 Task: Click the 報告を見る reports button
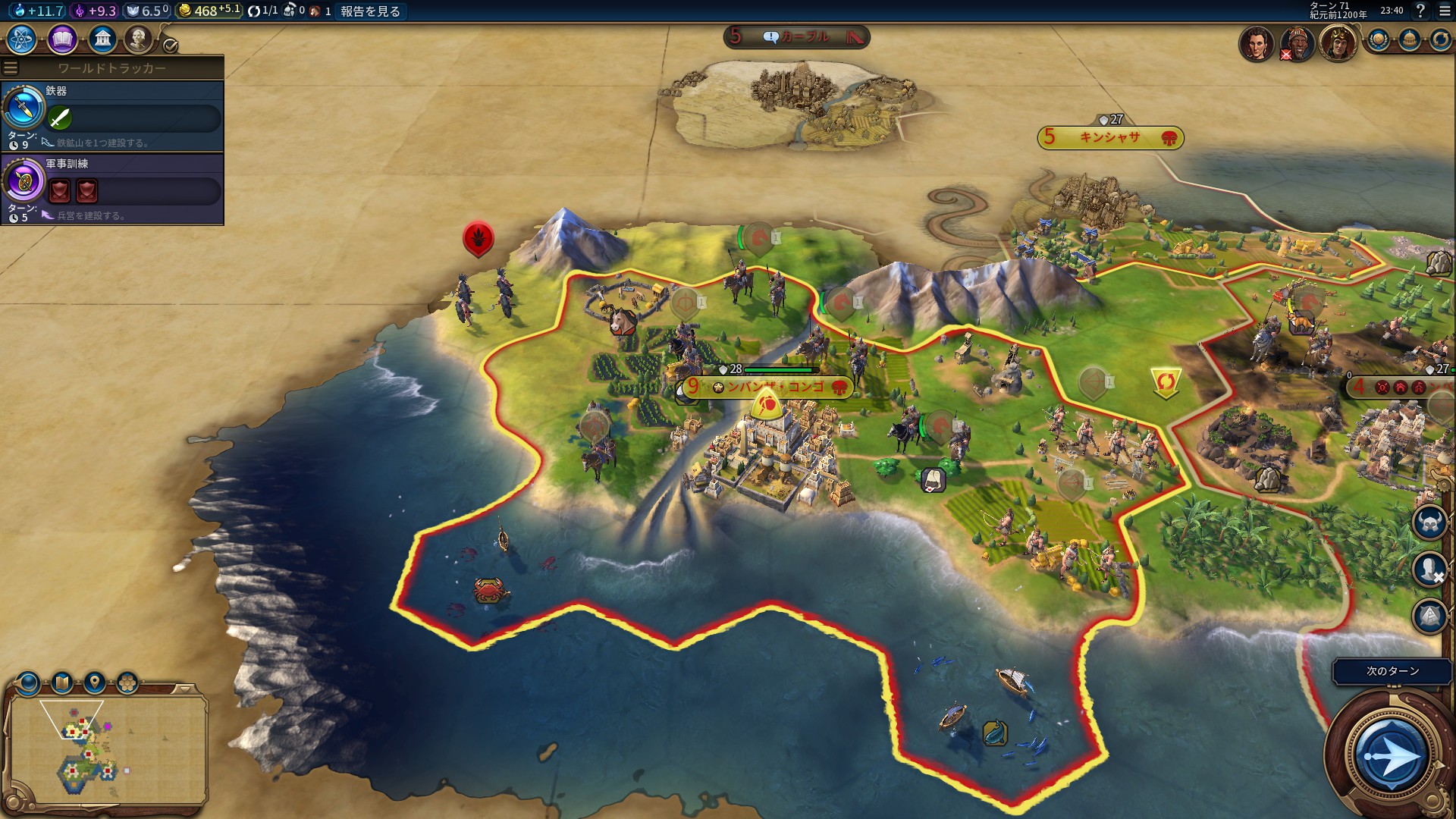point(370,11)
